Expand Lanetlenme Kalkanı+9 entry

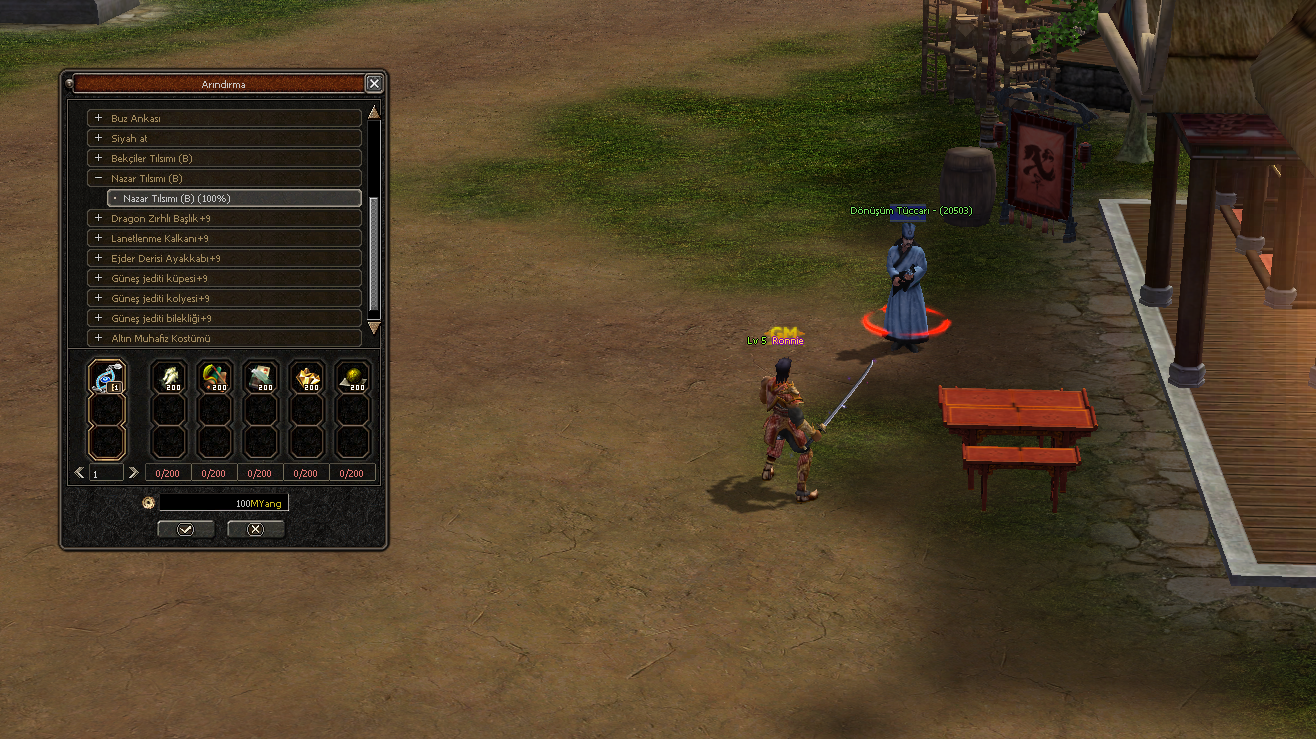tap(98, 238)
